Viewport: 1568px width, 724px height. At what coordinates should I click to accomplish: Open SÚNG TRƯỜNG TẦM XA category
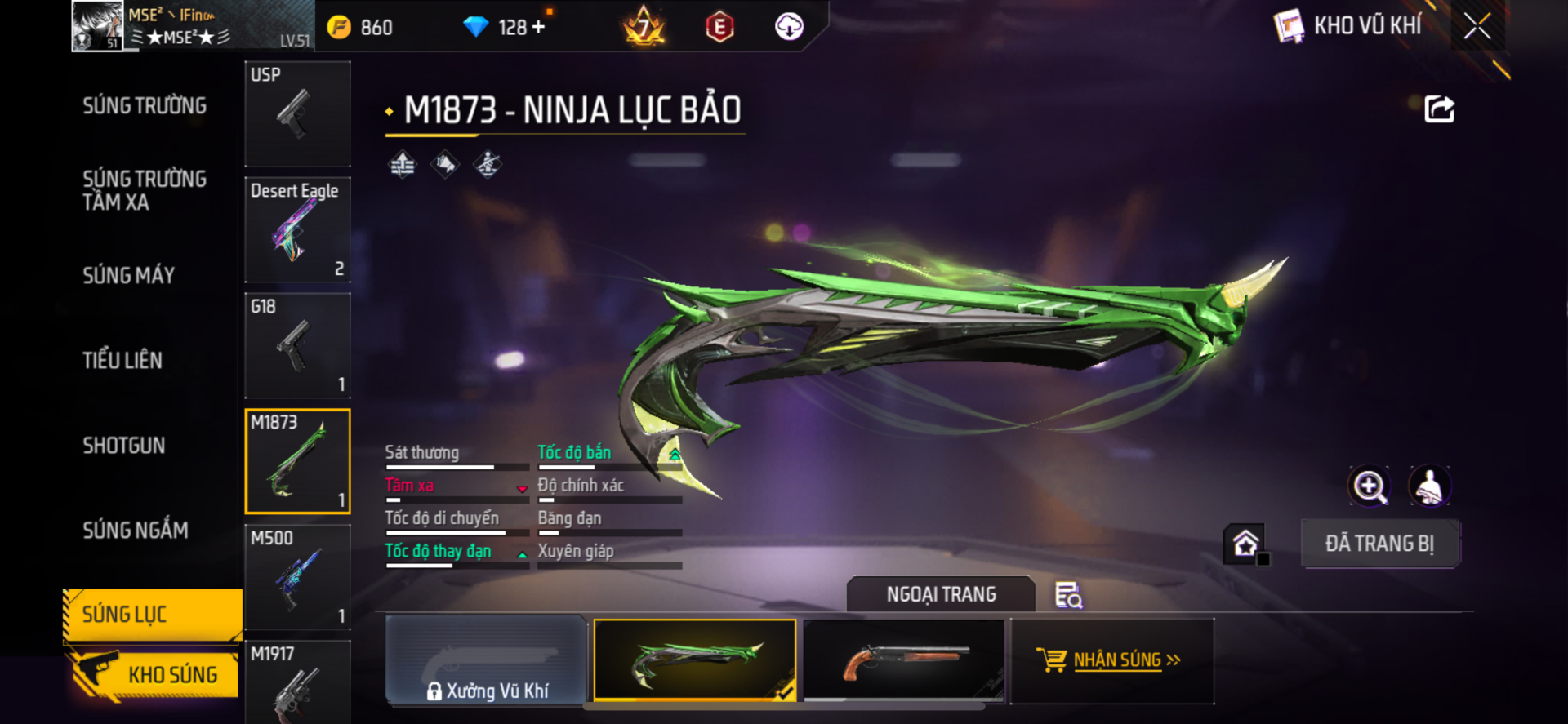pos(145,191)
